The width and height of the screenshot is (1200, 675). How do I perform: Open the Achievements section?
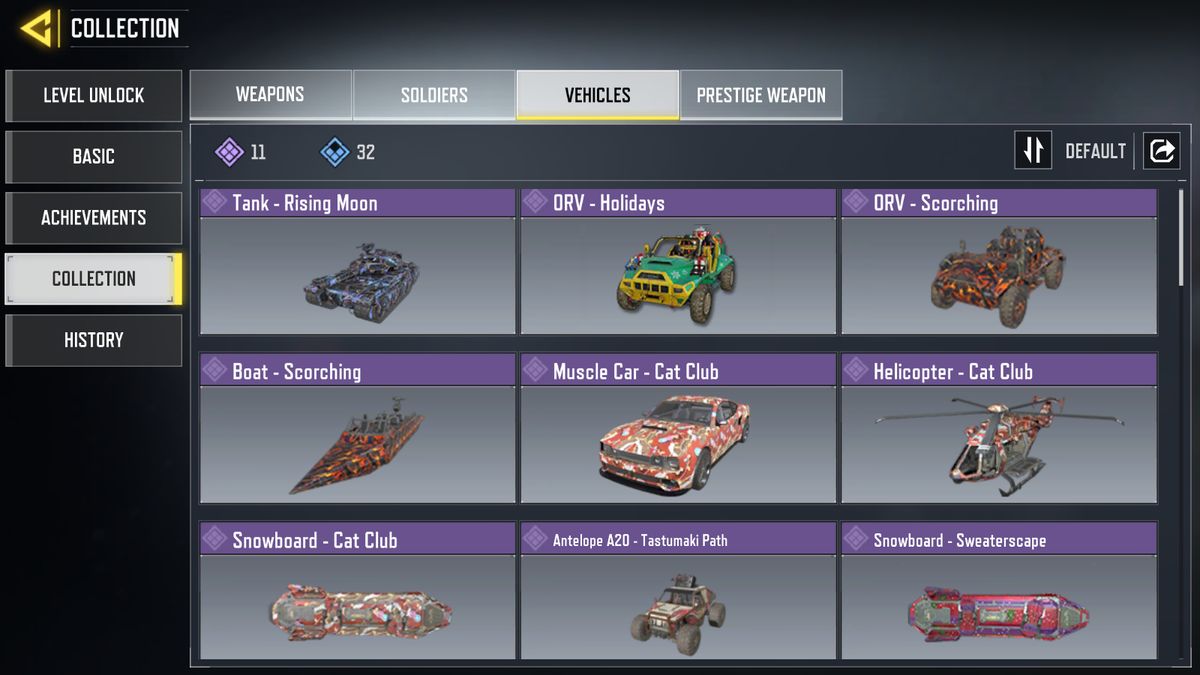coord(94,218)
